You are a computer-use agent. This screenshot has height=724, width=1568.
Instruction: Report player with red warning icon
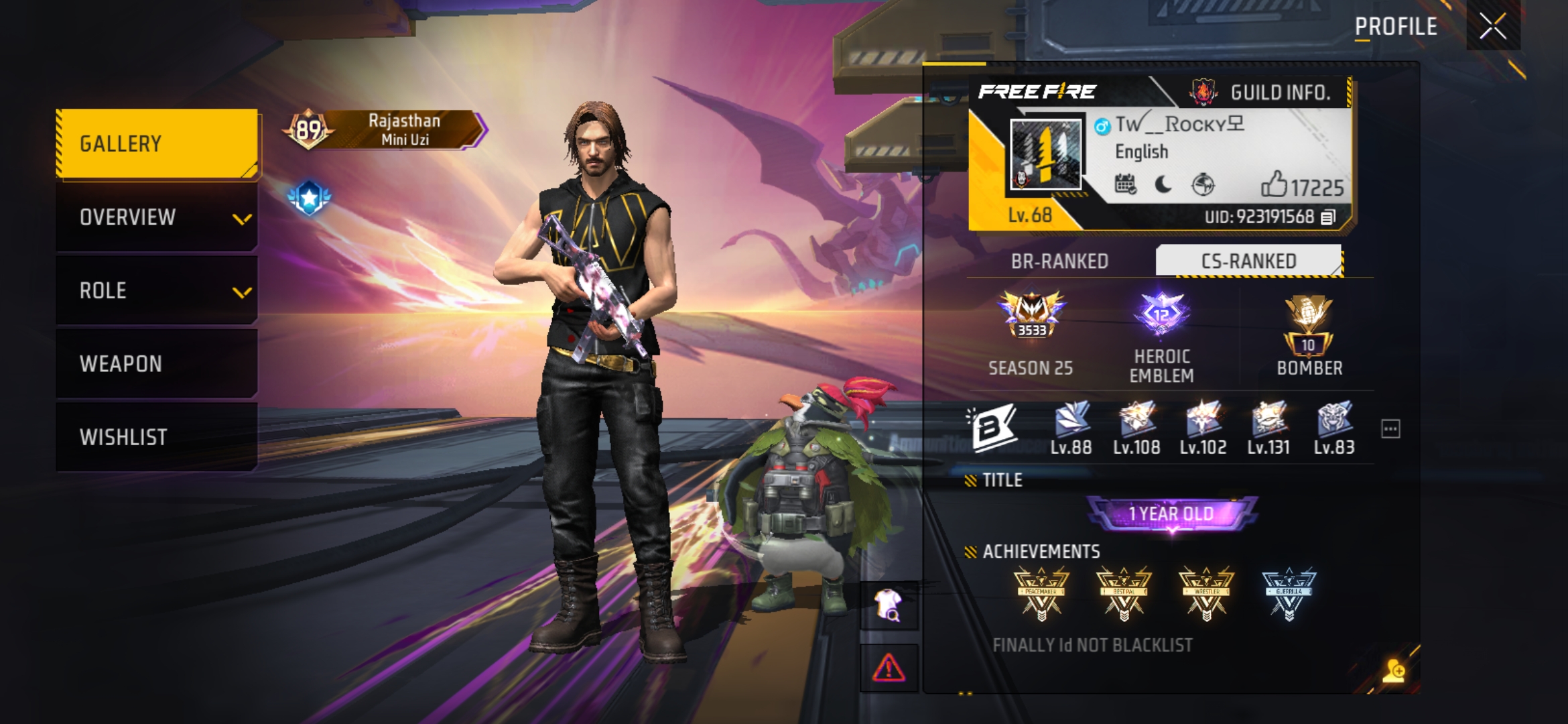[x=889, y=668]
